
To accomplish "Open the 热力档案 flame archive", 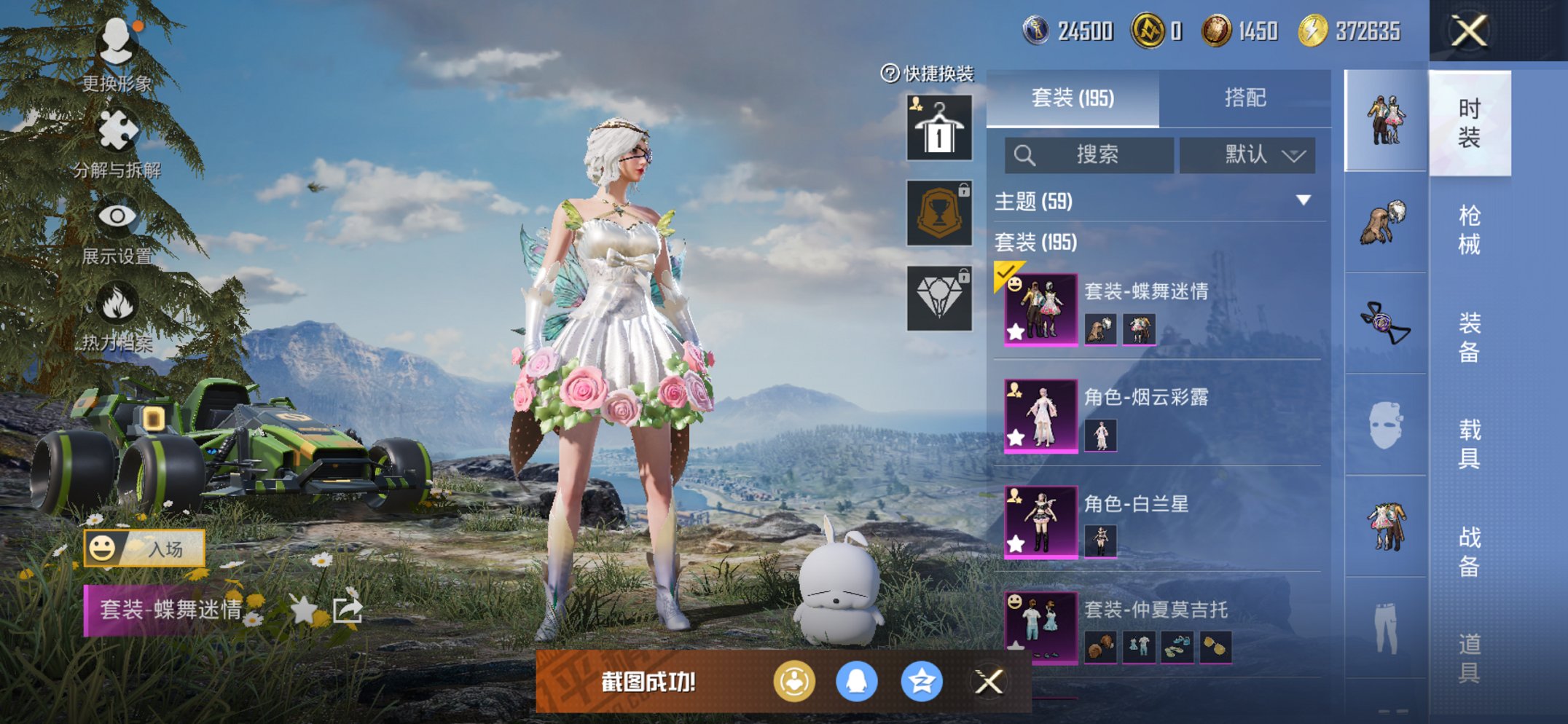I will (117, 317).
